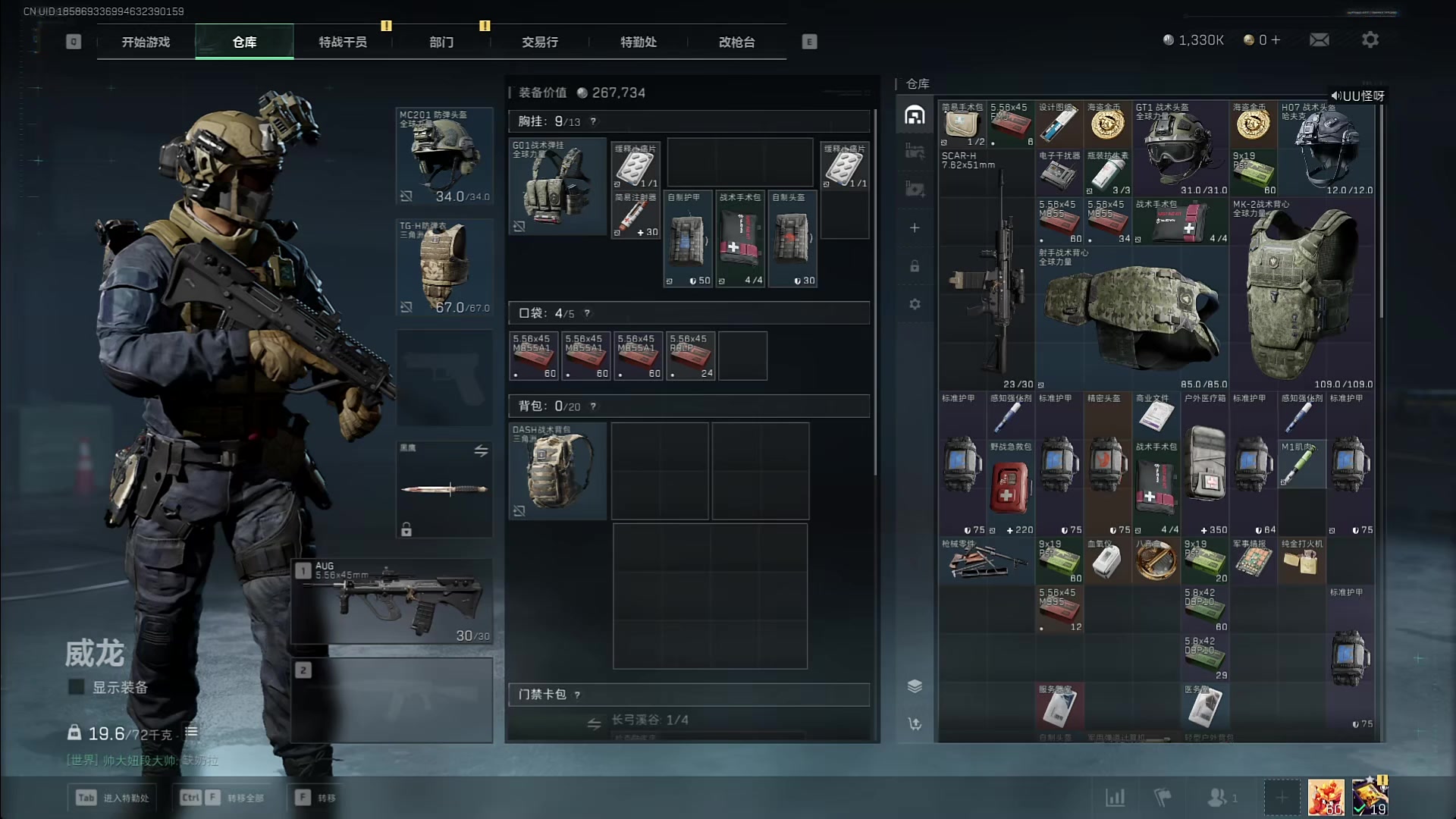Open the mail envelope icon
Image resolution: width=1456 pixels, height=819 pixels.
click(1319, 40)
